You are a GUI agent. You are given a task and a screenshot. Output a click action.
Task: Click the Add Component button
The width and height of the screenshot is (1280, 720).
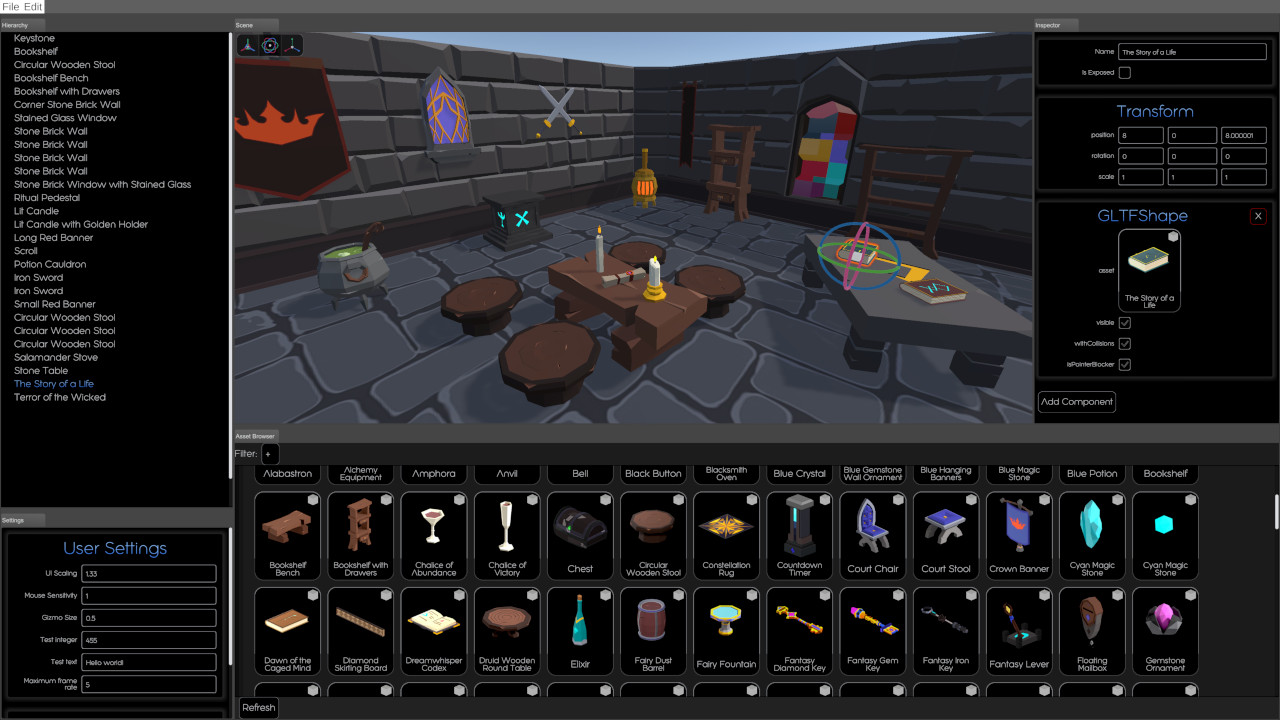pos(1077,402)
